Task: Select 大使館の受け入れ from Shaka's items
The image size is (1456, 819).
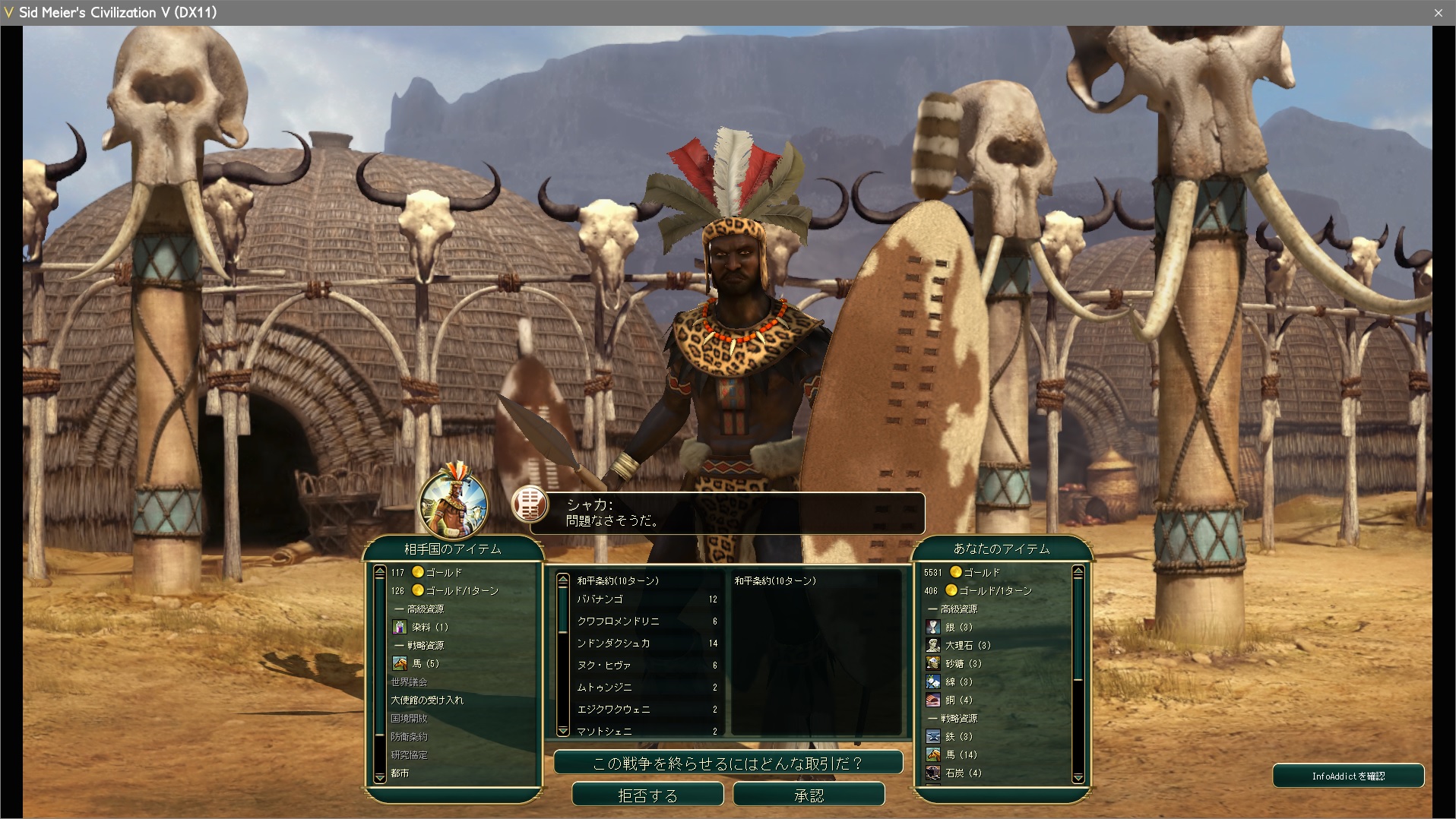Action: click(426, 700)
